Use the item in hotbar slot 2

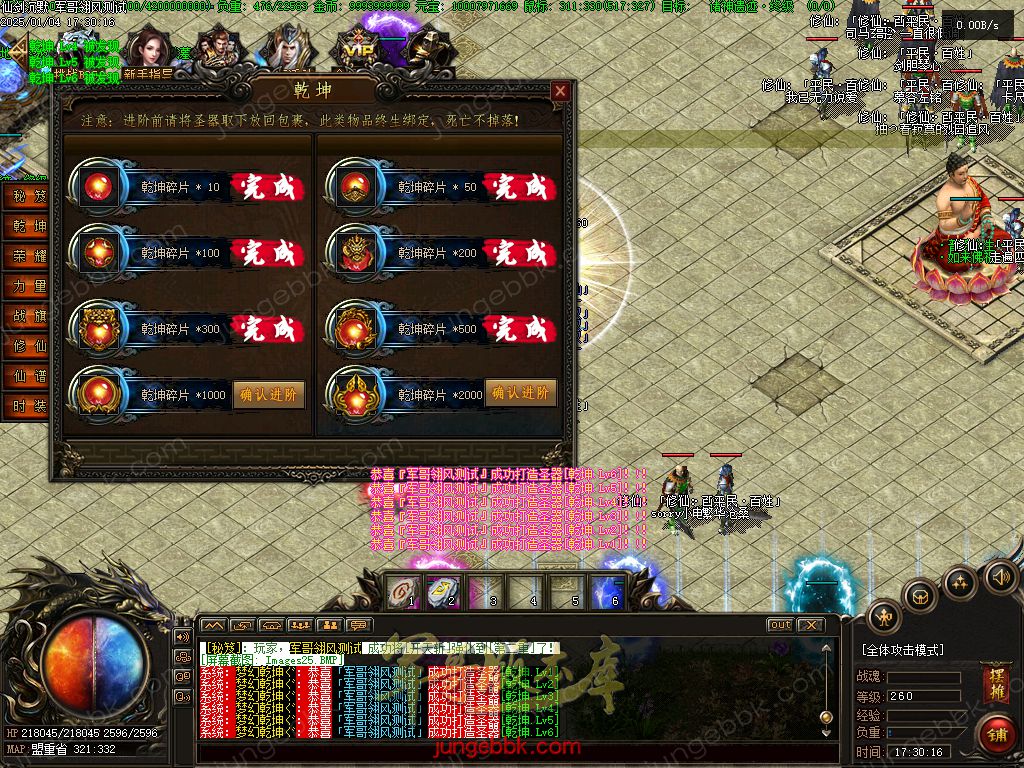click(x=442, y=591)
